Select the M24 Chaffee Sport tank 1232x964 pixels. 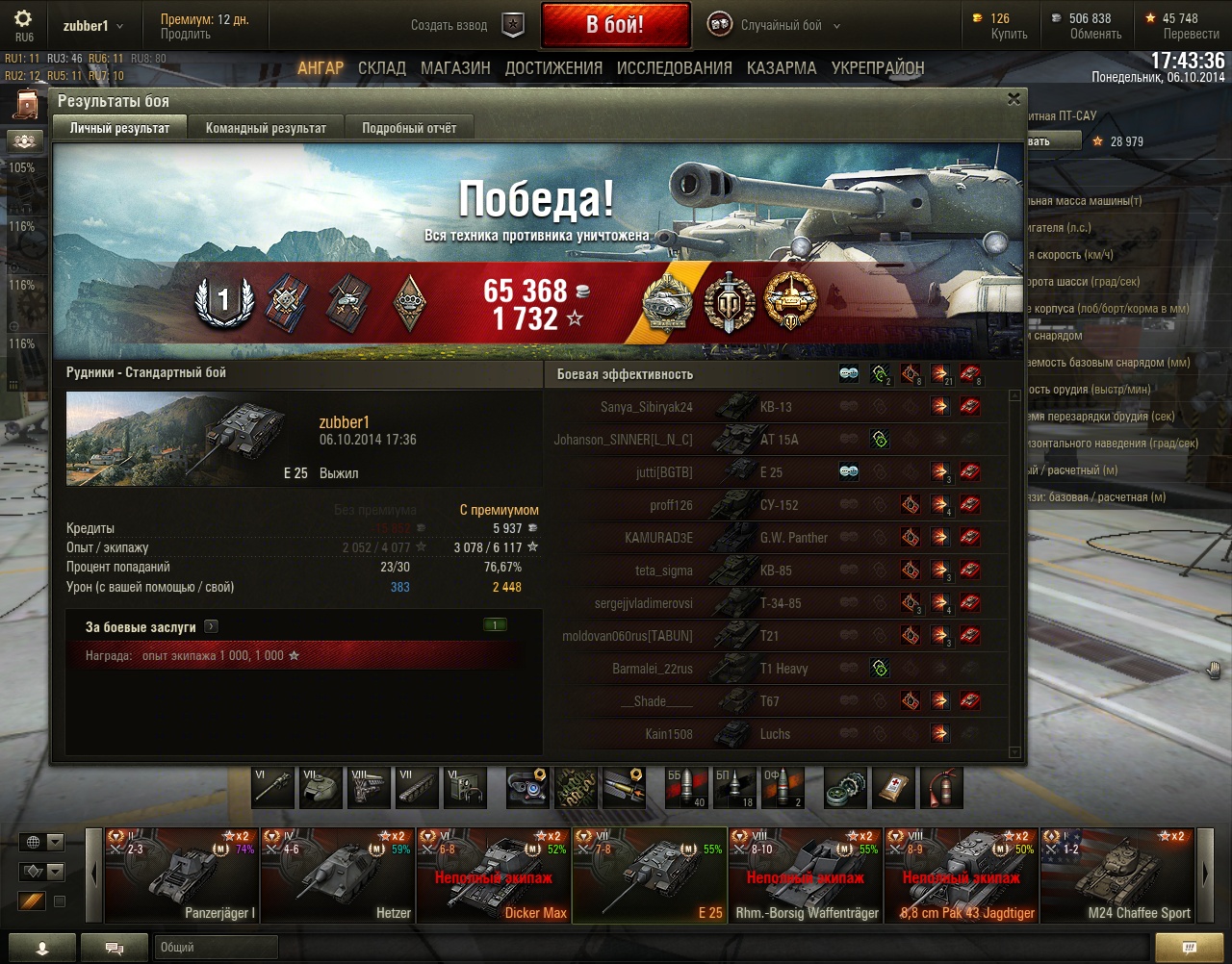coord(1116,875)
